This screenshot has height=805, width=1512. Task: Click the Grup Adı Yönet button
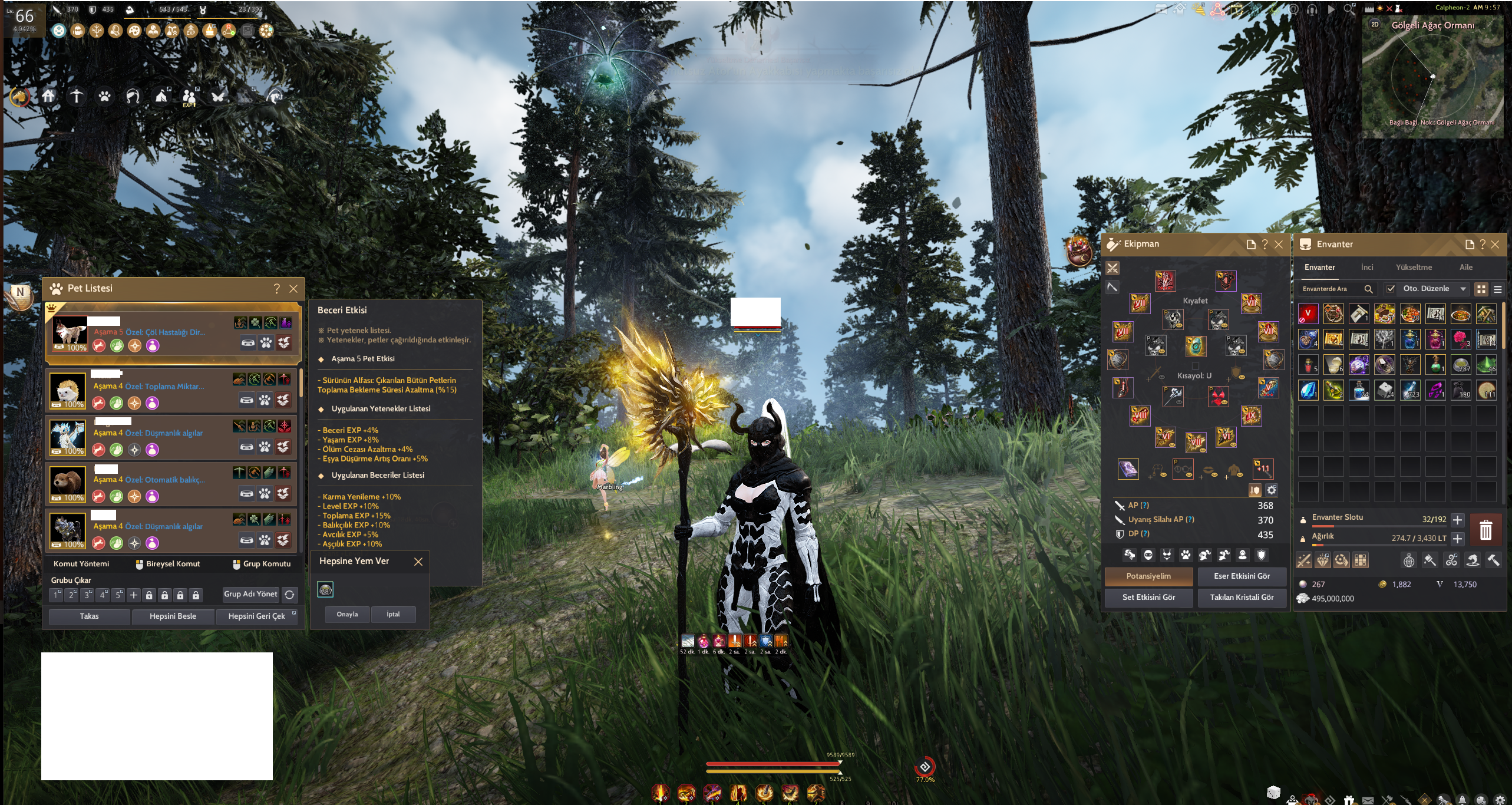pos(250,594)
